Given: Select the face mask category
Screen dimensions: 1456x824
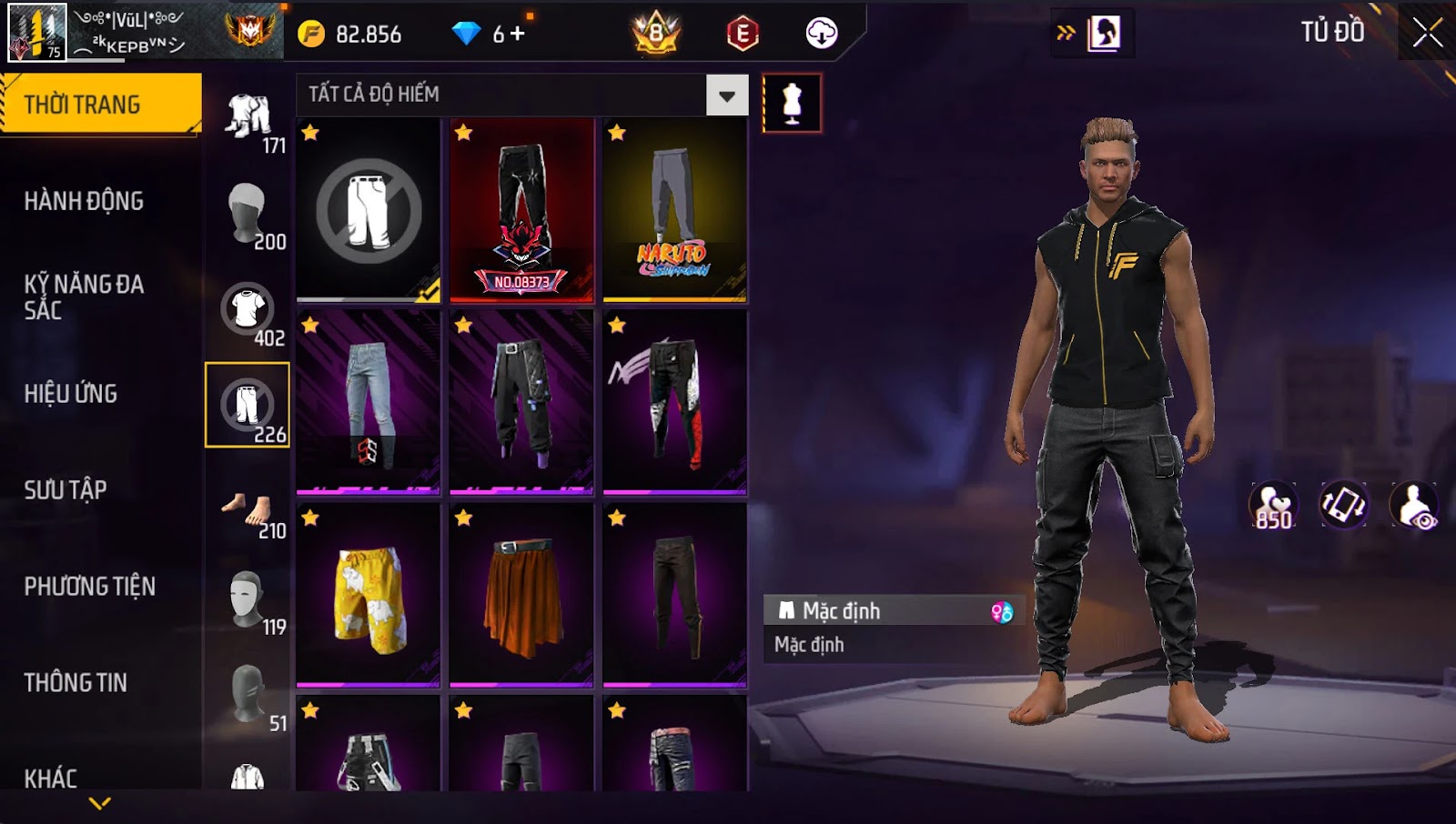Looking at the screenshot, I should click(x=248, y=600).
